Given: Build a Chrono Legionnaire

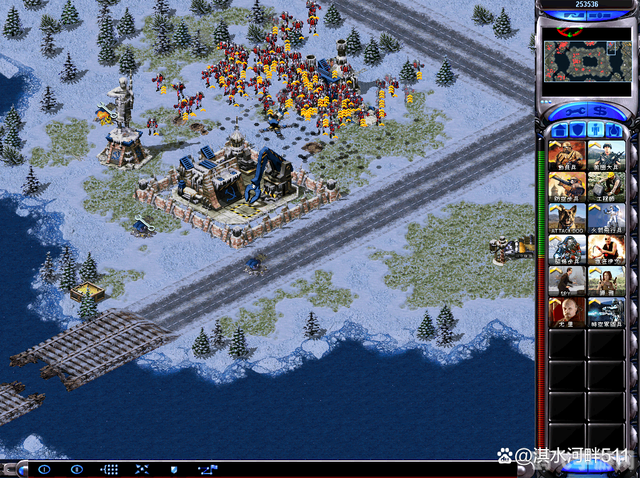Looking at the screenshot, I should [605, 312].
